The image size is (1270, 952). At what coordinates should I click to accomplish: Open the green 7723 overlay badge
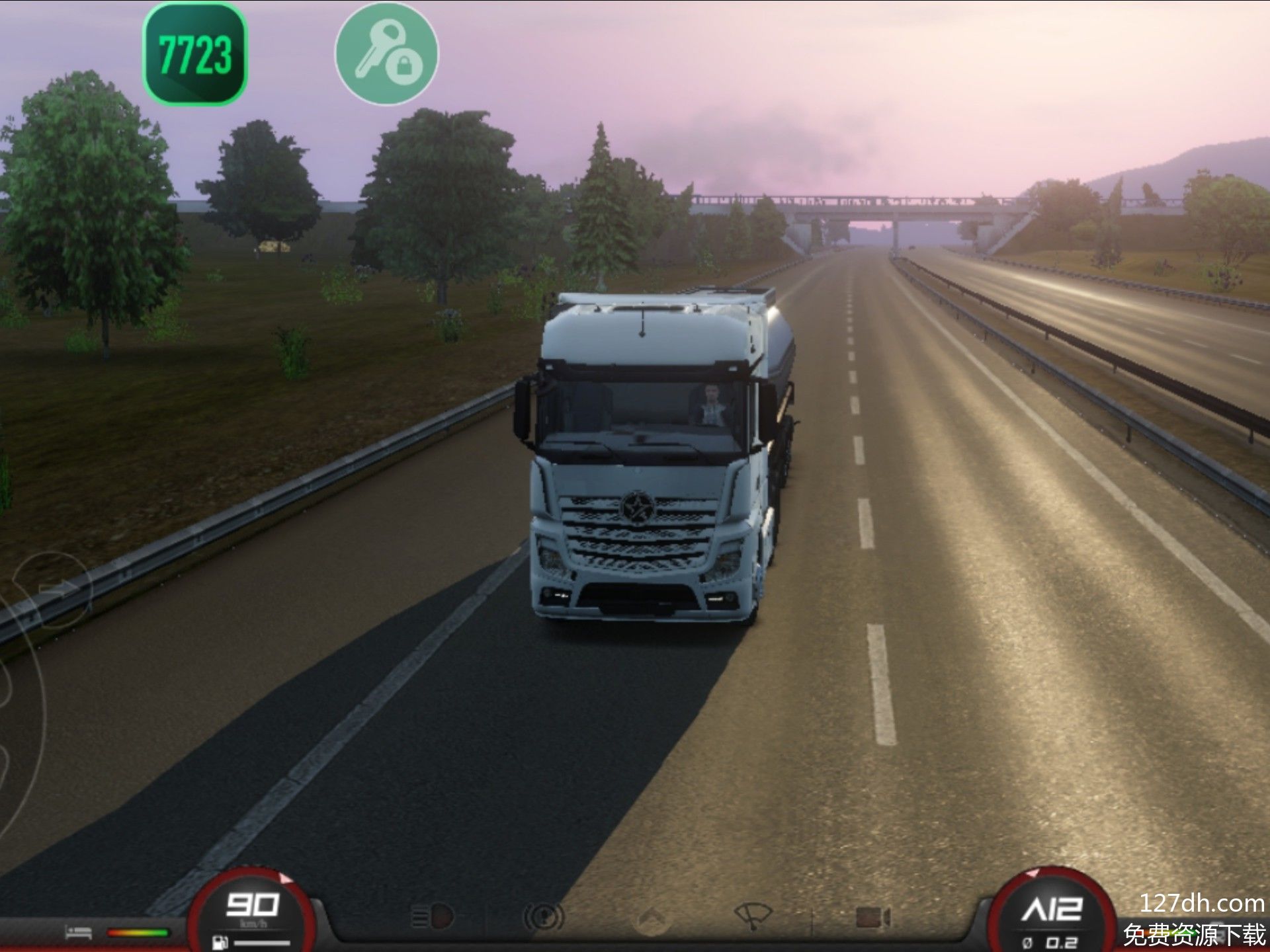coord(195,54)
